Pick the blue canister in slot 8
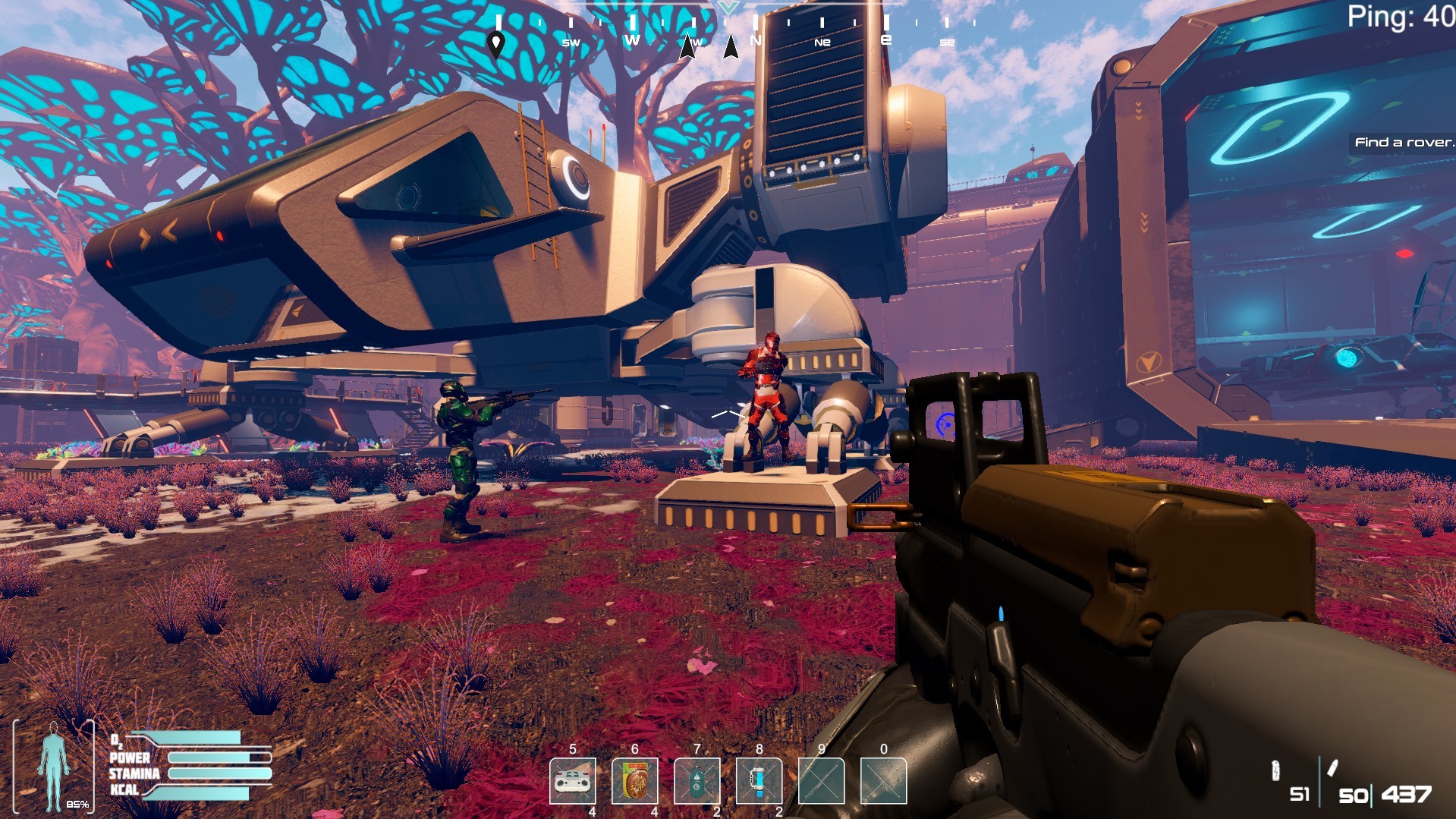 759,781
